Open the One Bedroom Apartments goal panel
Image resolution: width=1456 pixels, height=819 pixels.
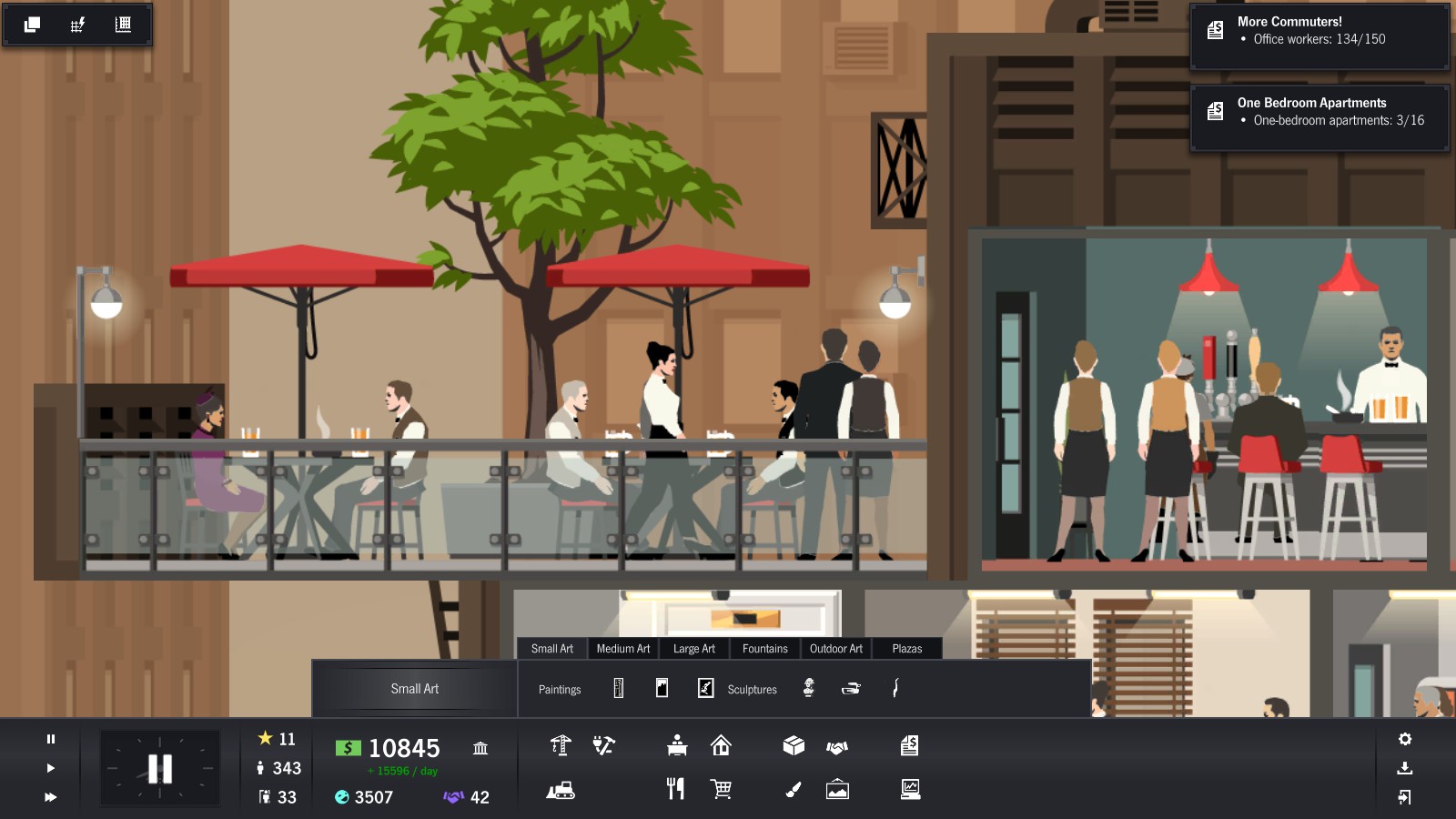(x=1318, y=116)
